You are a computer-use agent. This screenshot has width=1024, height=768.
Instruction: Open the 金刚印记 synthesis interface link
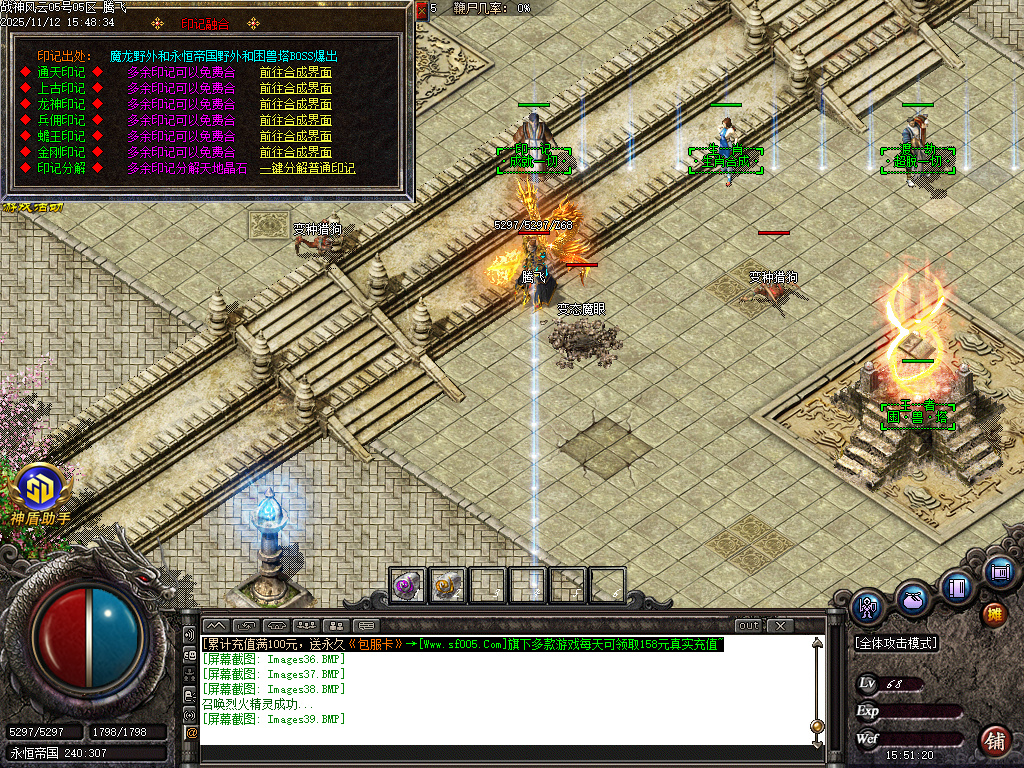click(295, 152)
